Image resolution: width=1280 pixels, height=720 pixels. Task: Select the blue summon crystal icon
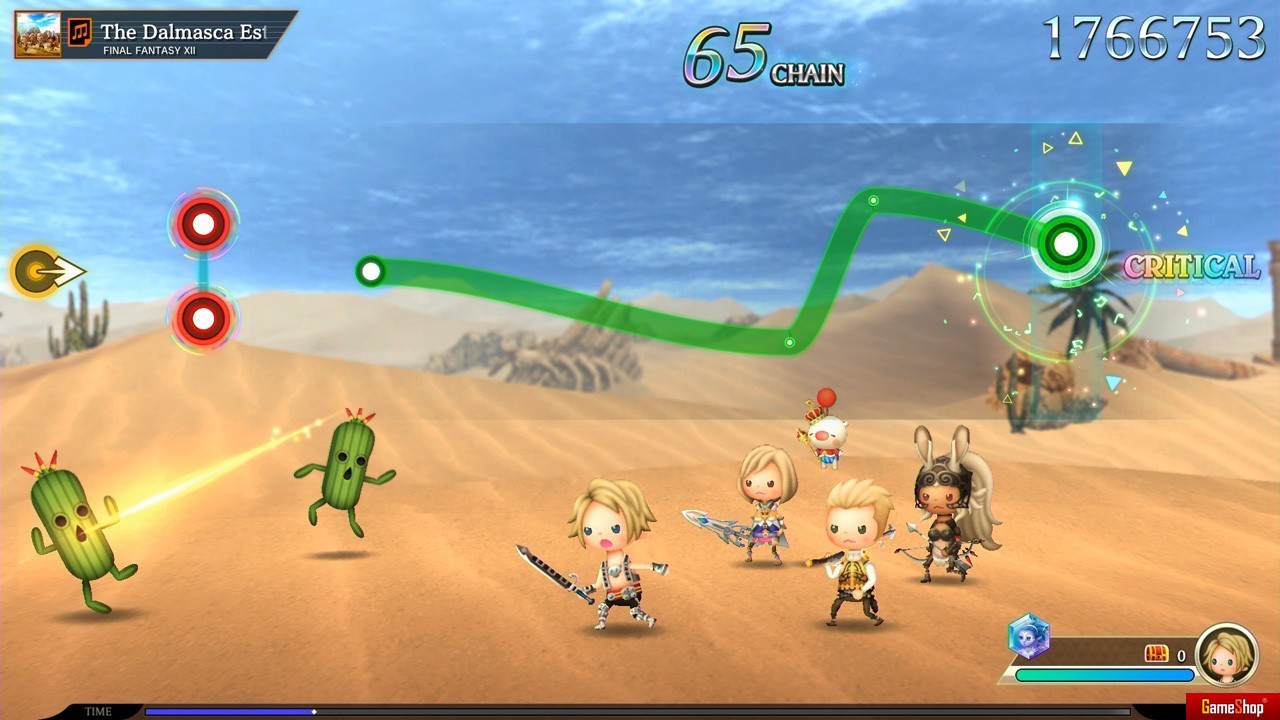(1028, 636)
